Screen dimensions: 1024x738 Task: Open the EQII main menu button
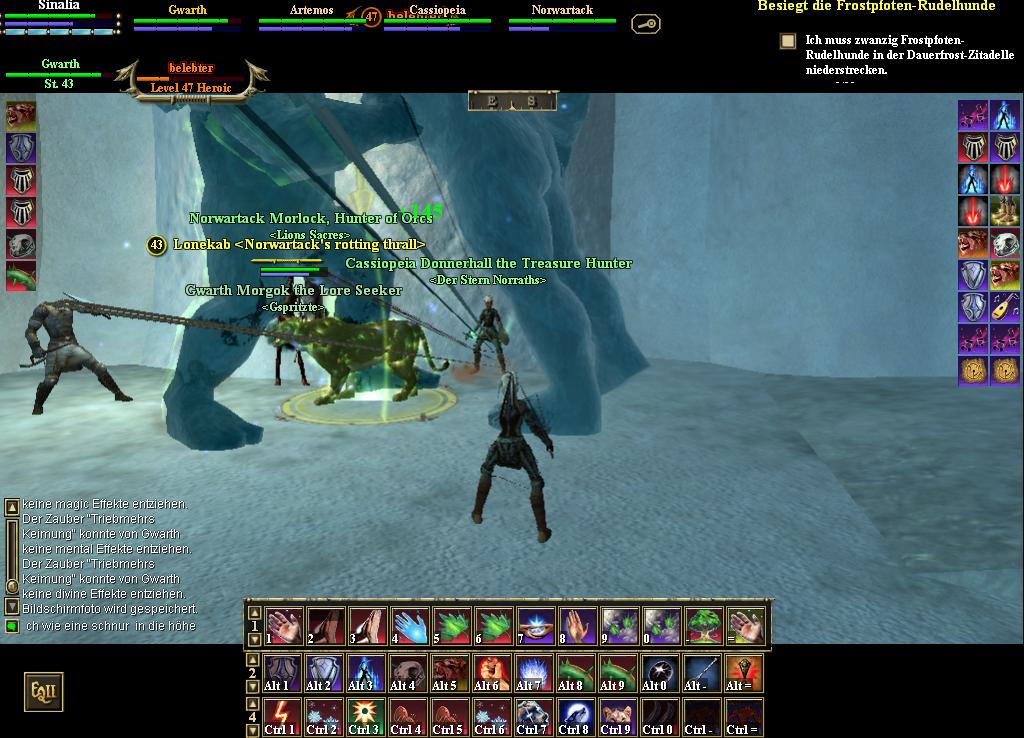43,692
